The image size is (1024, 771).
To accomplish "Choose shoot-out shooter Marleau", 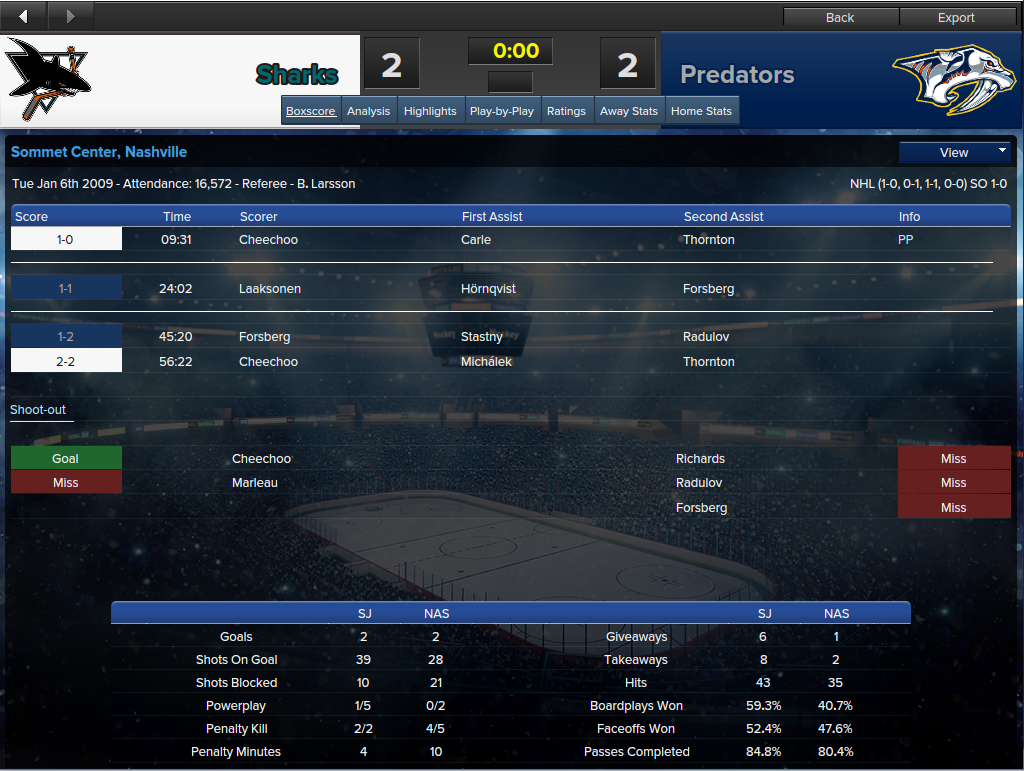I will pos(255,483).
